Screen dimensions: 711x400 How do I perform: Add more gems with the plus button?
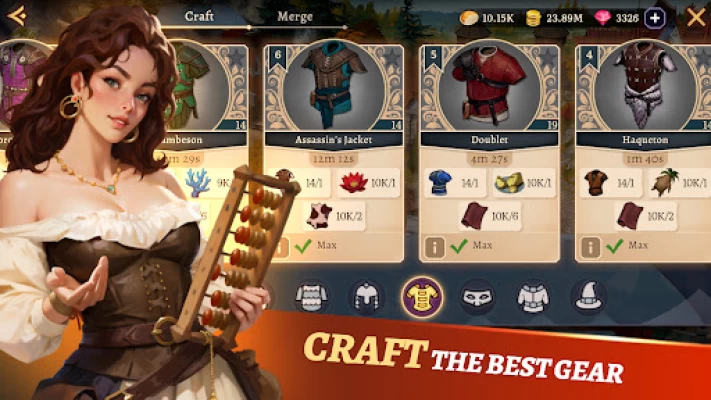(x=655, y=17)
